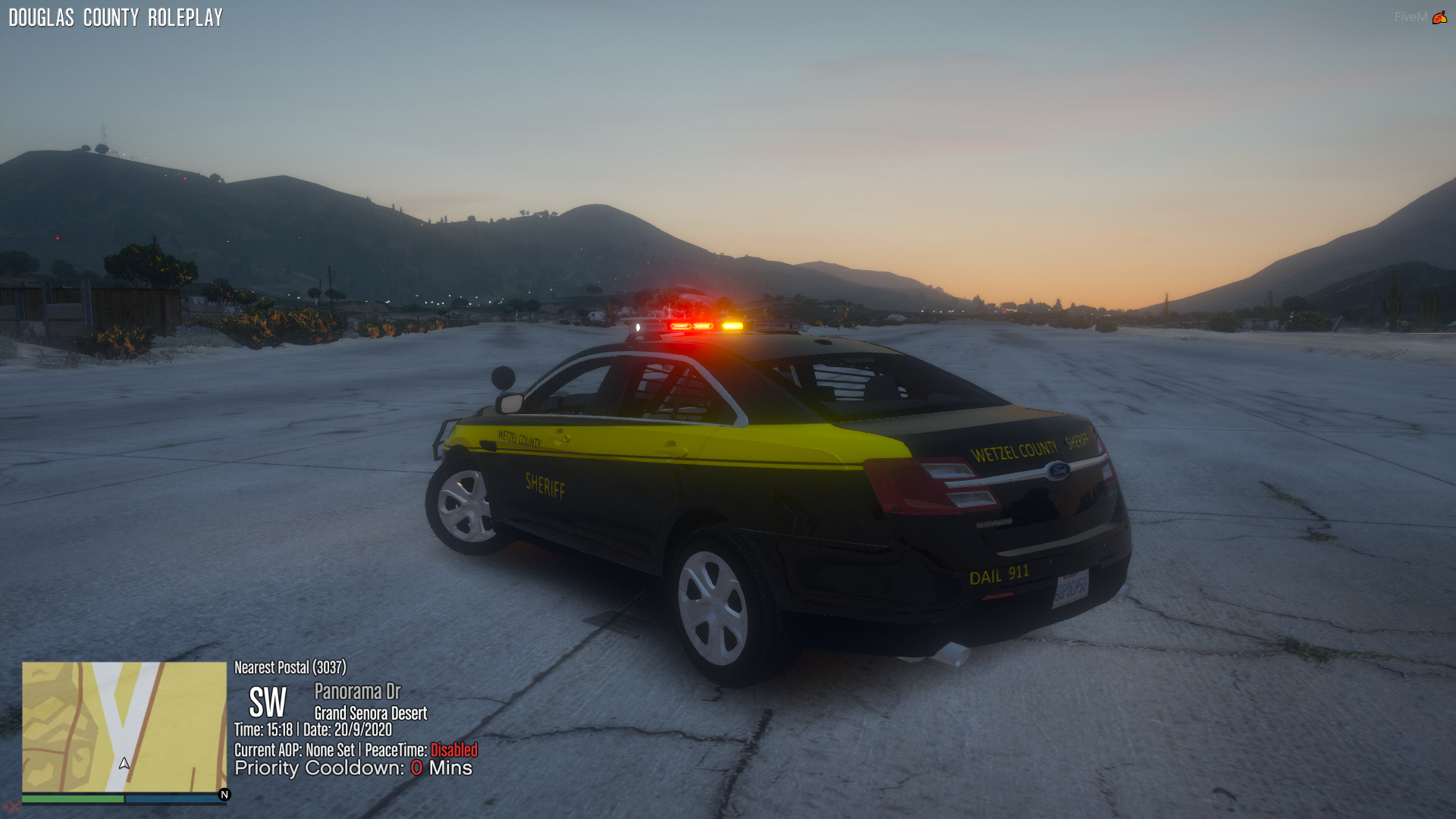
Task: Click the minimap in the corner
Action: coord(124,726)
